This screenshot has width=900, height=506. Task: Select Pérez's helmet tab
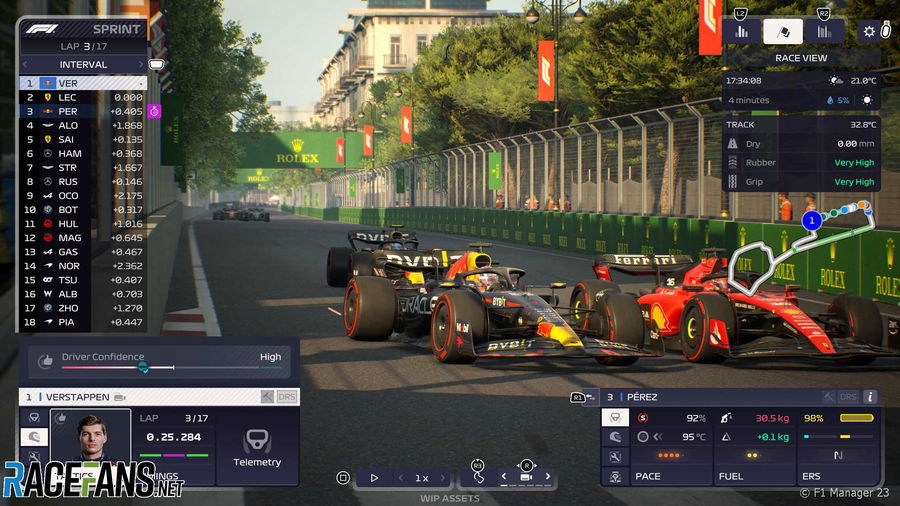point(616,436)
